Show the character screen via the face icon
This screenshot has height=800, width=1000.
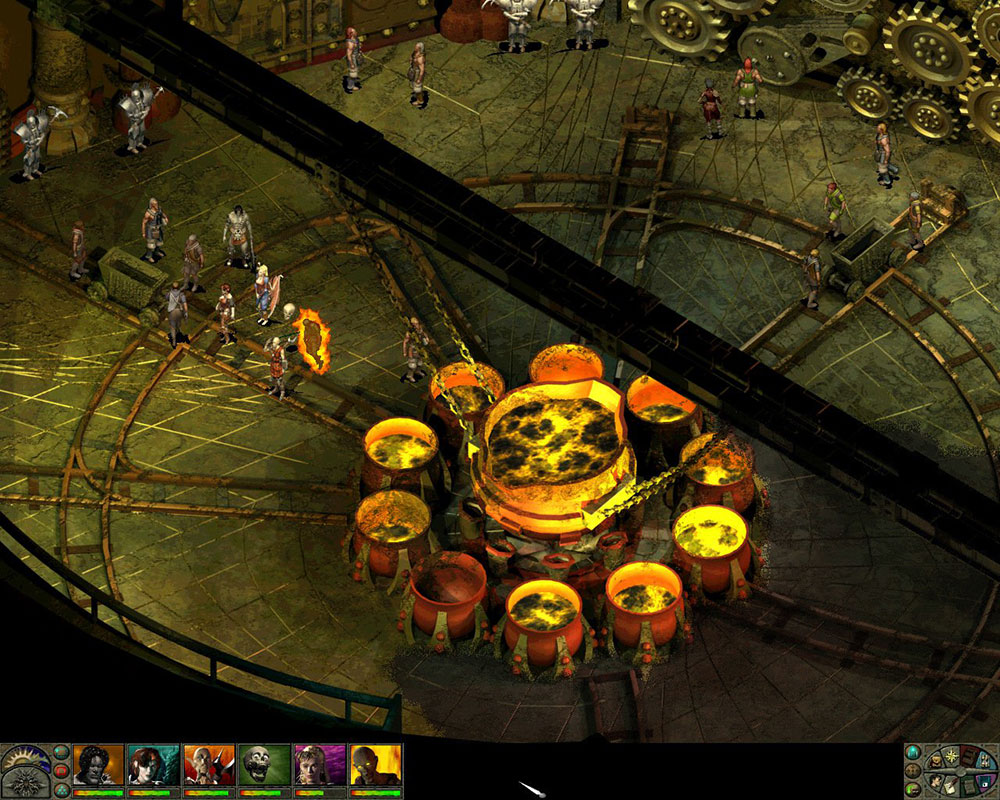(936, 783)
